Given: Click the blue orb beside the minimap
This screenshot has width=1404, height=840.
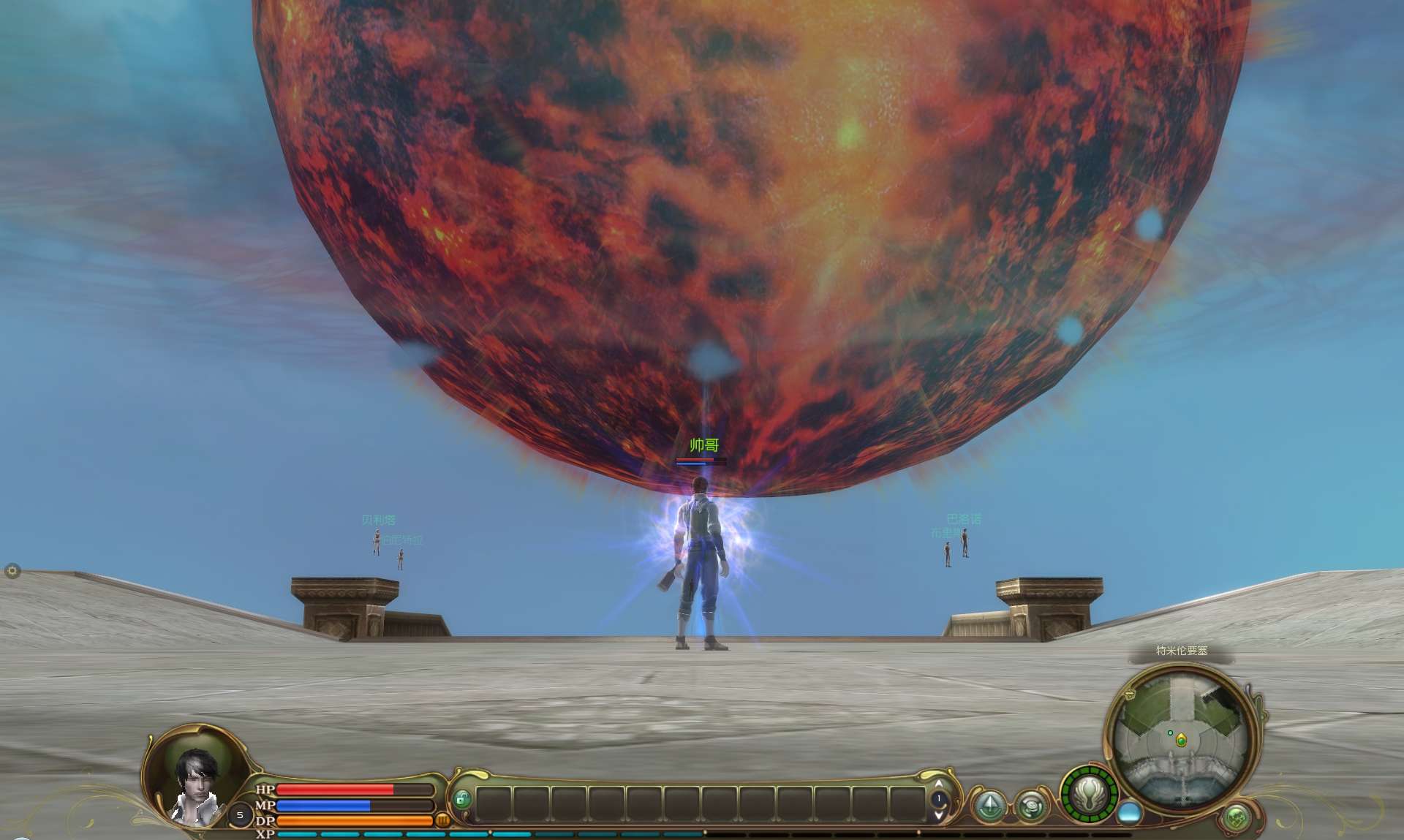Looking at the screenshot, I should coord(1130,811).
